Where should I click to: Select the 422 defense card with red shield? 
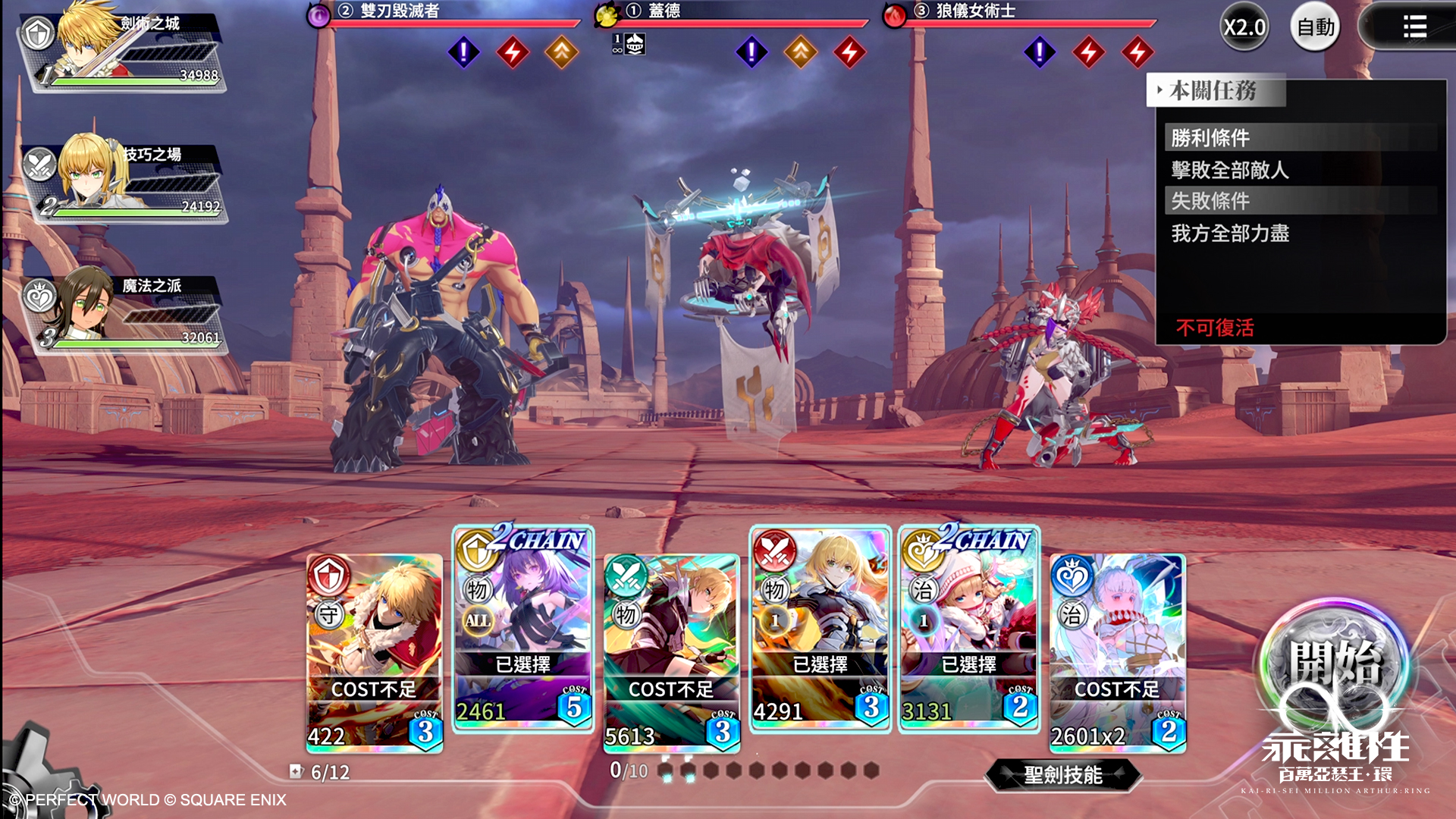pyautogui.click(x=375, y=654)
